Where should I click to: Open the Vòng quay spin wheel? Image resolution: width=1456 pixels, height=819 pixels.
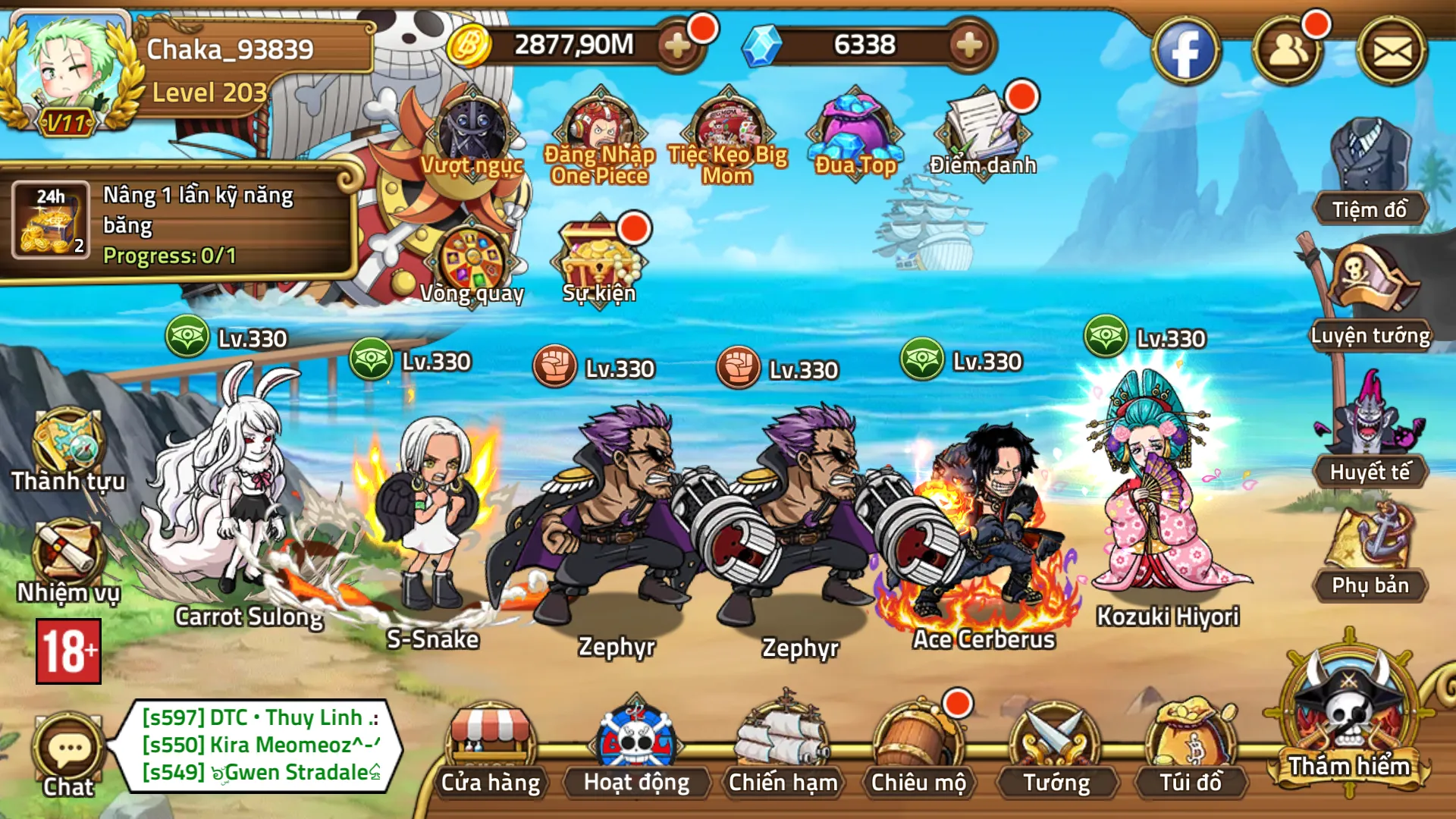[x=472, y=262]
